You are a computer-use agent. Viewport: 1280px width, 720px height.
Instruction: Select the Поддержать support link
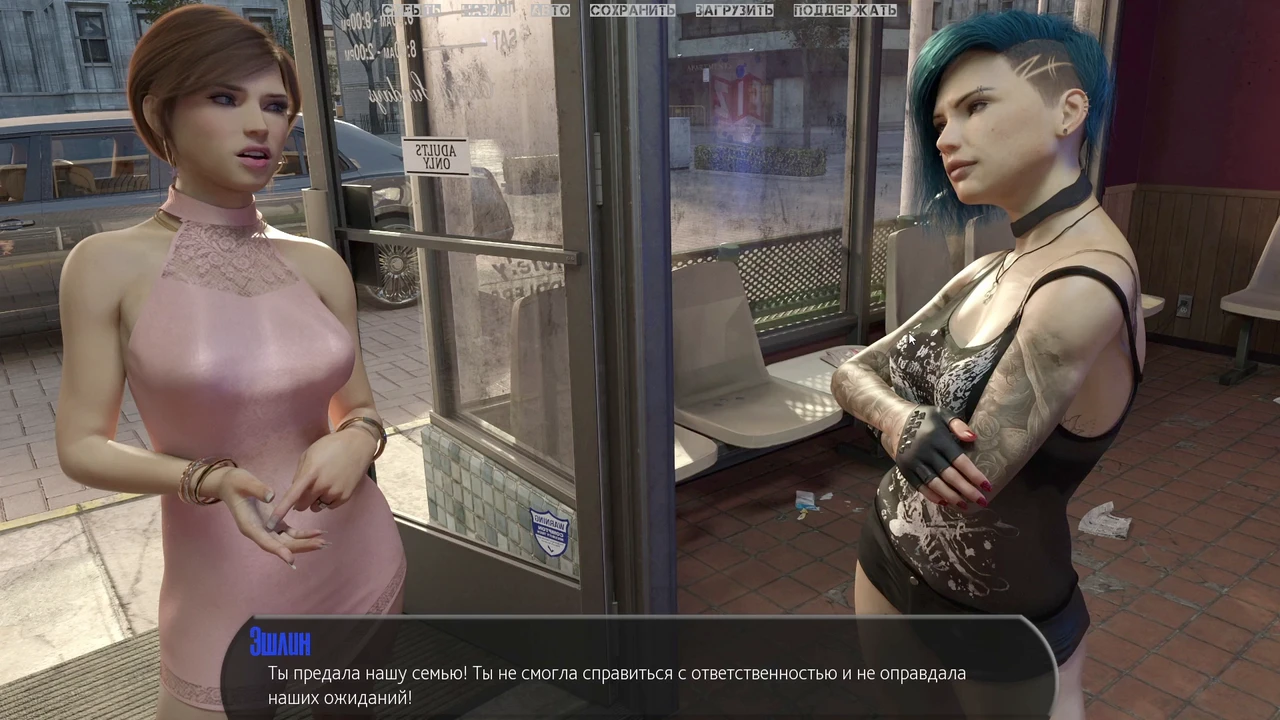tap(845, 10)
